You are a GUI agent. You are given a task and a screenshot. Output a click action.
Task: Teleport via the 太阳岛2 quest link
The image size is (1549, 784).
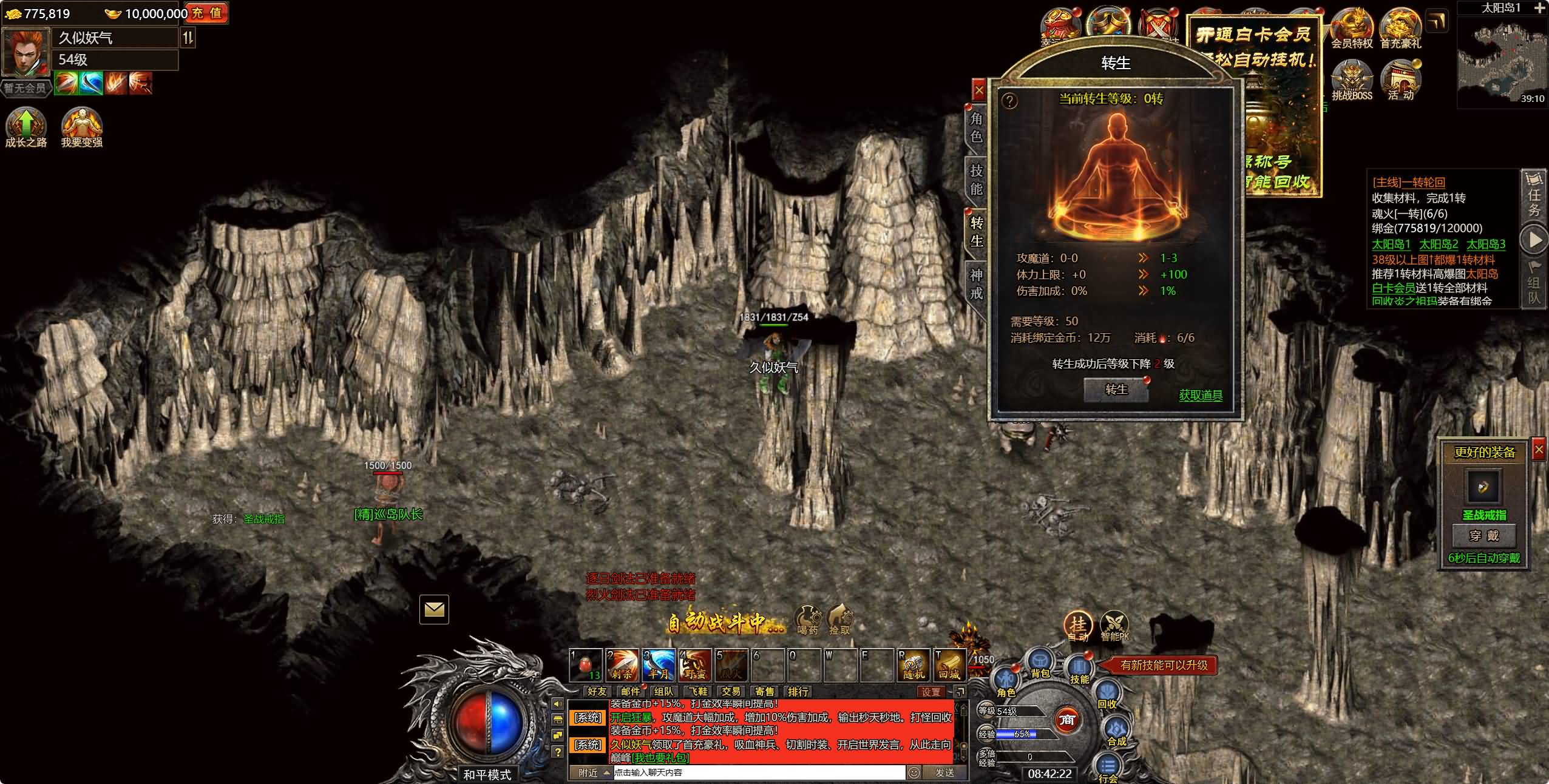coord(1438,245)
